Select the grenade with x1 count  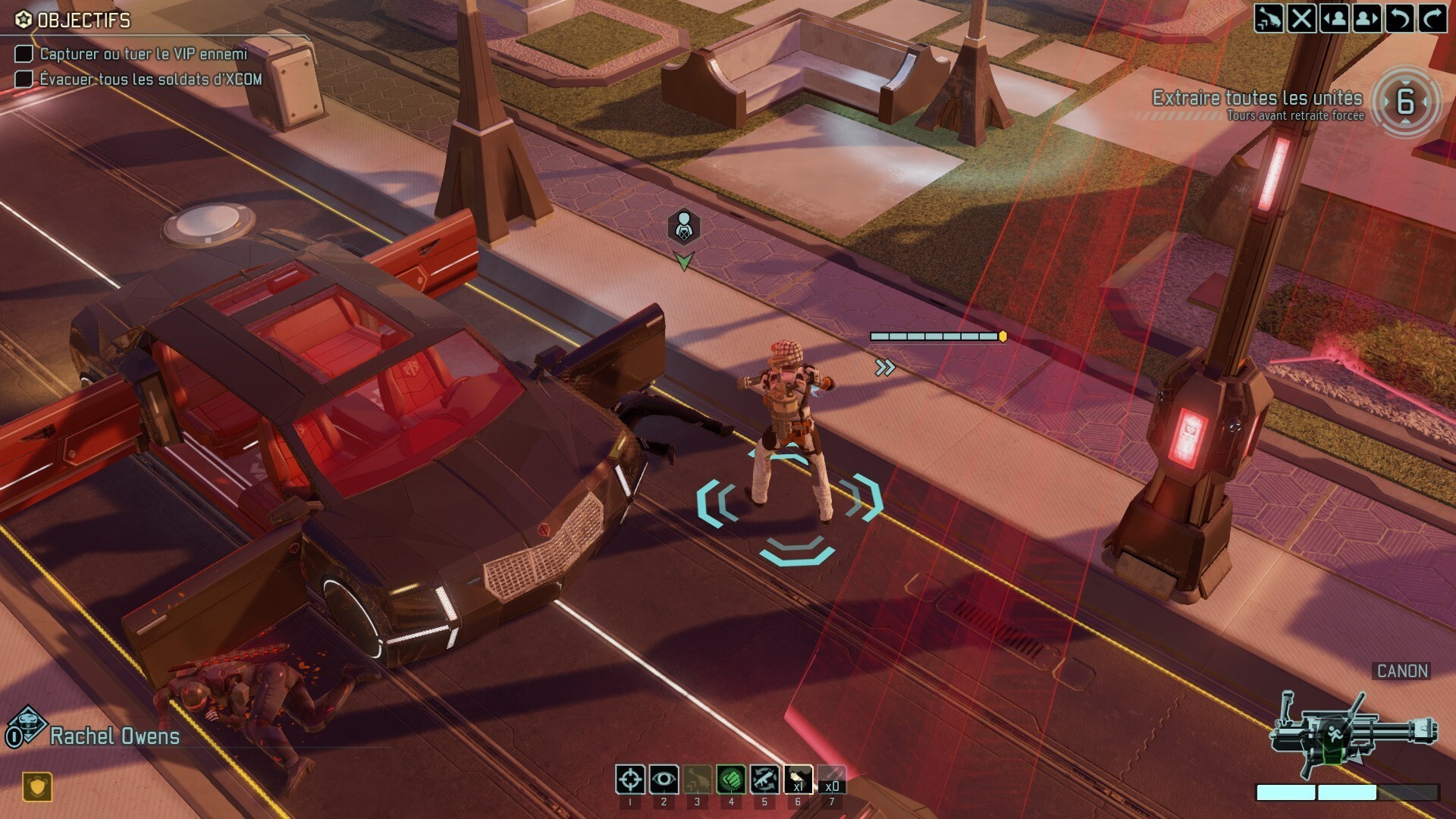point(798,779)
